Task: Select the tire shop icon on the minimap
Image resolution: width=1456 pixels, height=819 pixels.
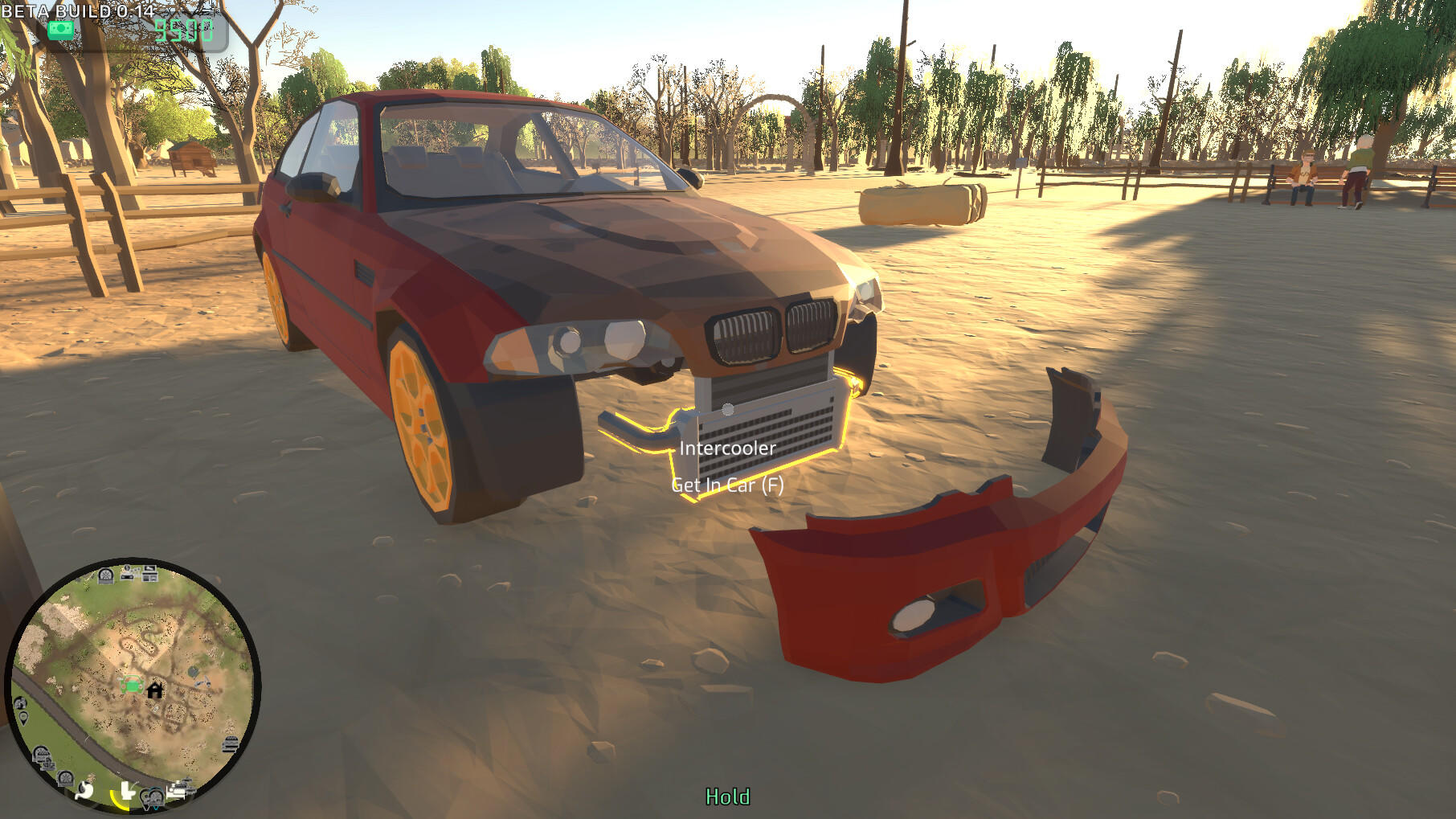Action: [x=105, y=574]
